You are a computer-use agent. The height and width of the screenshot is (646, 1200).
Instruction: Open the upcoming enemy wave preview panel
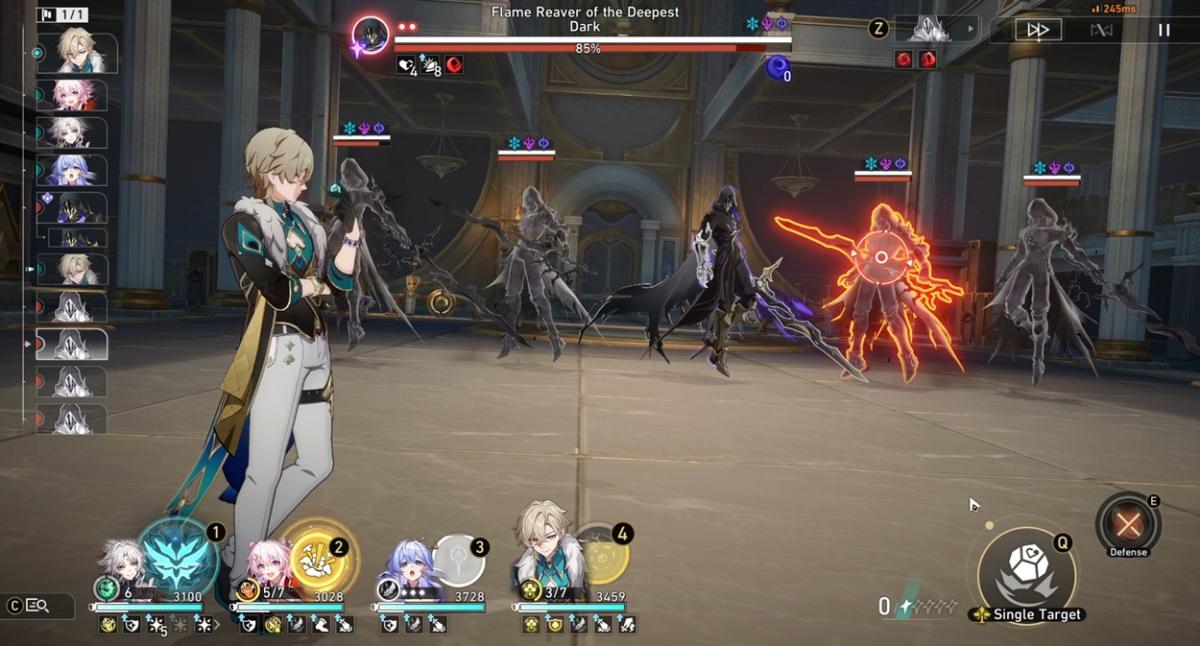(935, 28)
